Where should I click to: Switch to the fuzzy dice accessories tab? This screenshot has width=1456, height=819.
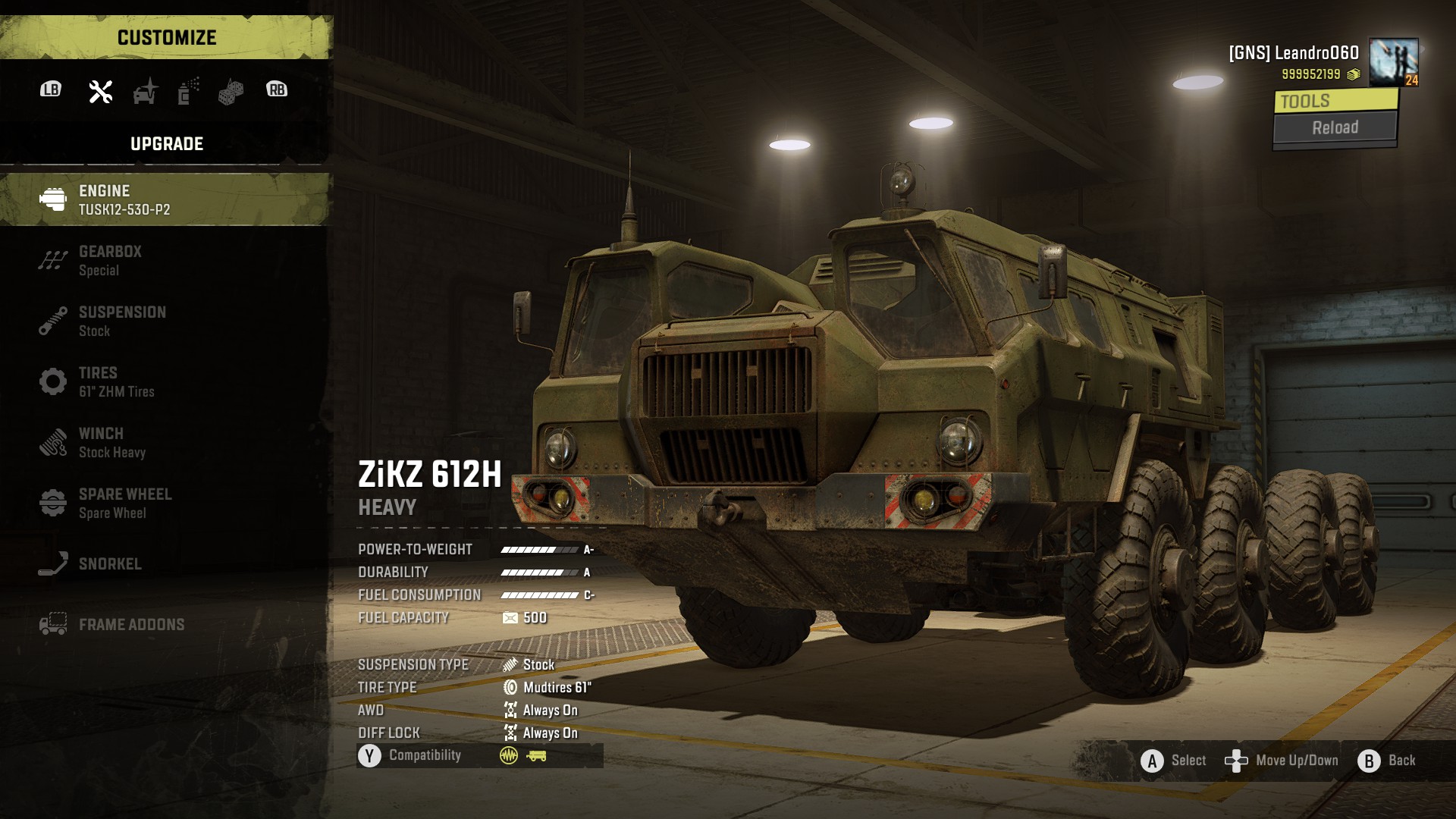pyautogui.click(x=231, y=92)
